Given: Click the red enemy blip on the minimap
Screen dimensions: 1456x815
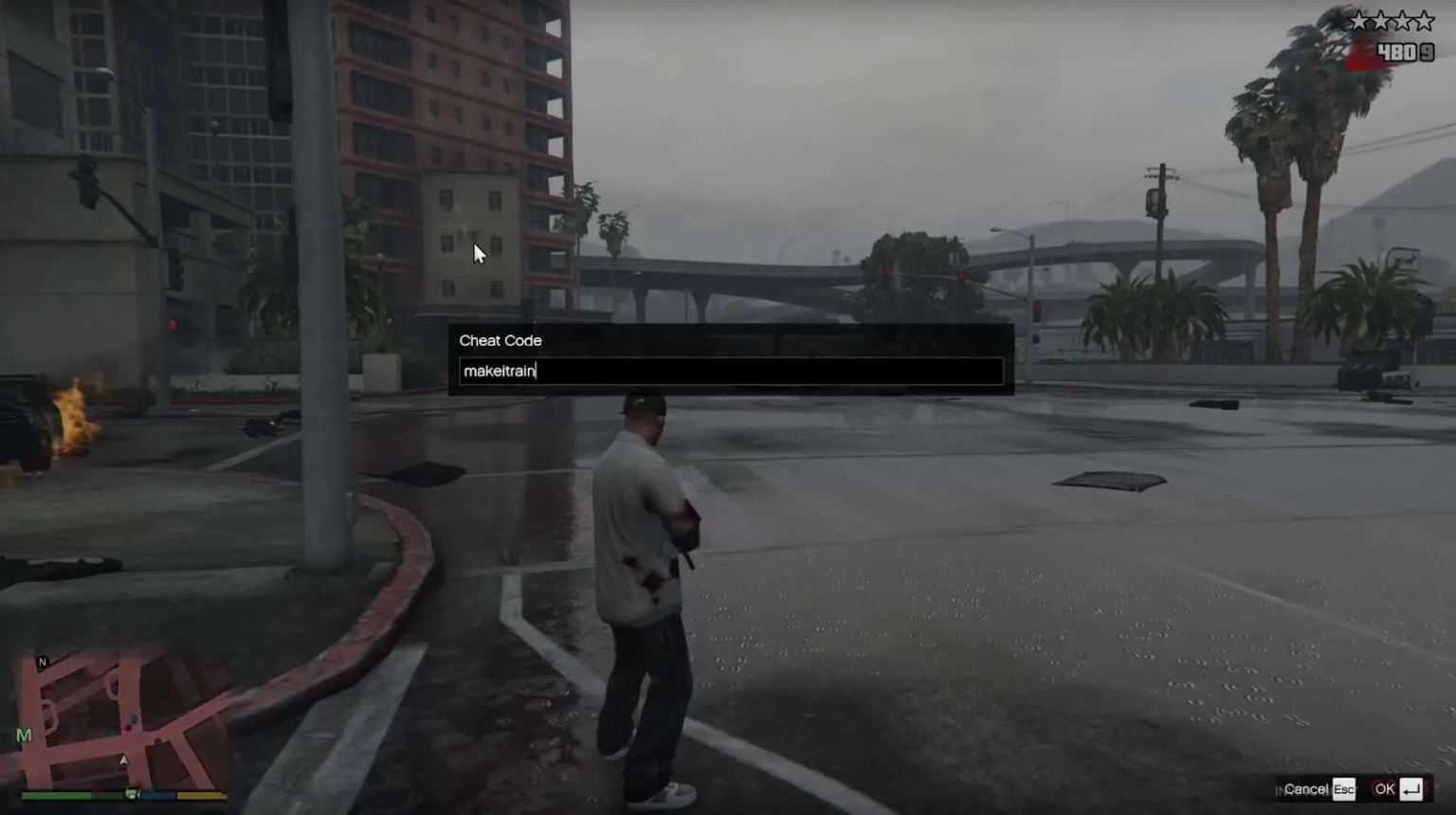Looking at the screenshot, I should [128, 727].
